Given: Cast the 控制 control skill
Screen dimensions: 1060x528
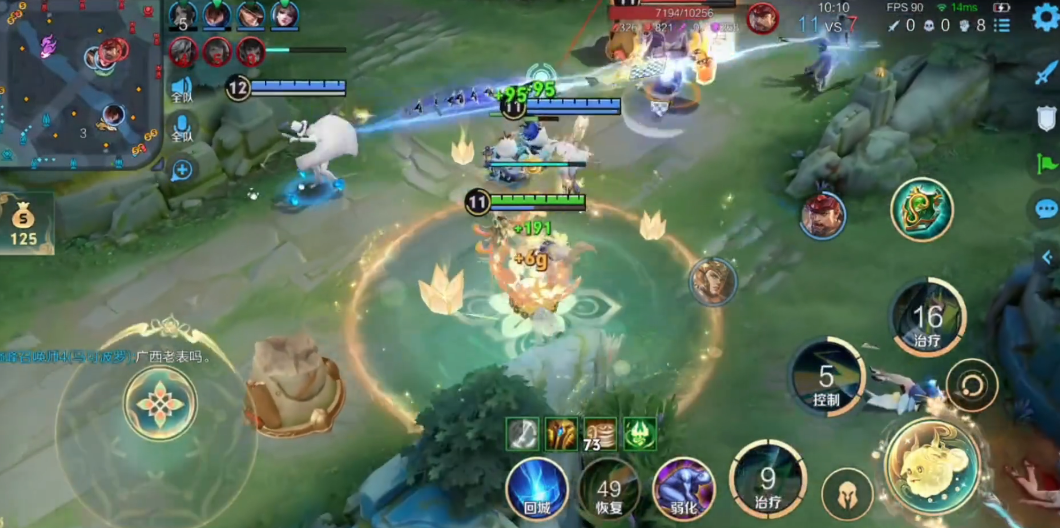Looking at the screenshot, I should click(826, 378).
